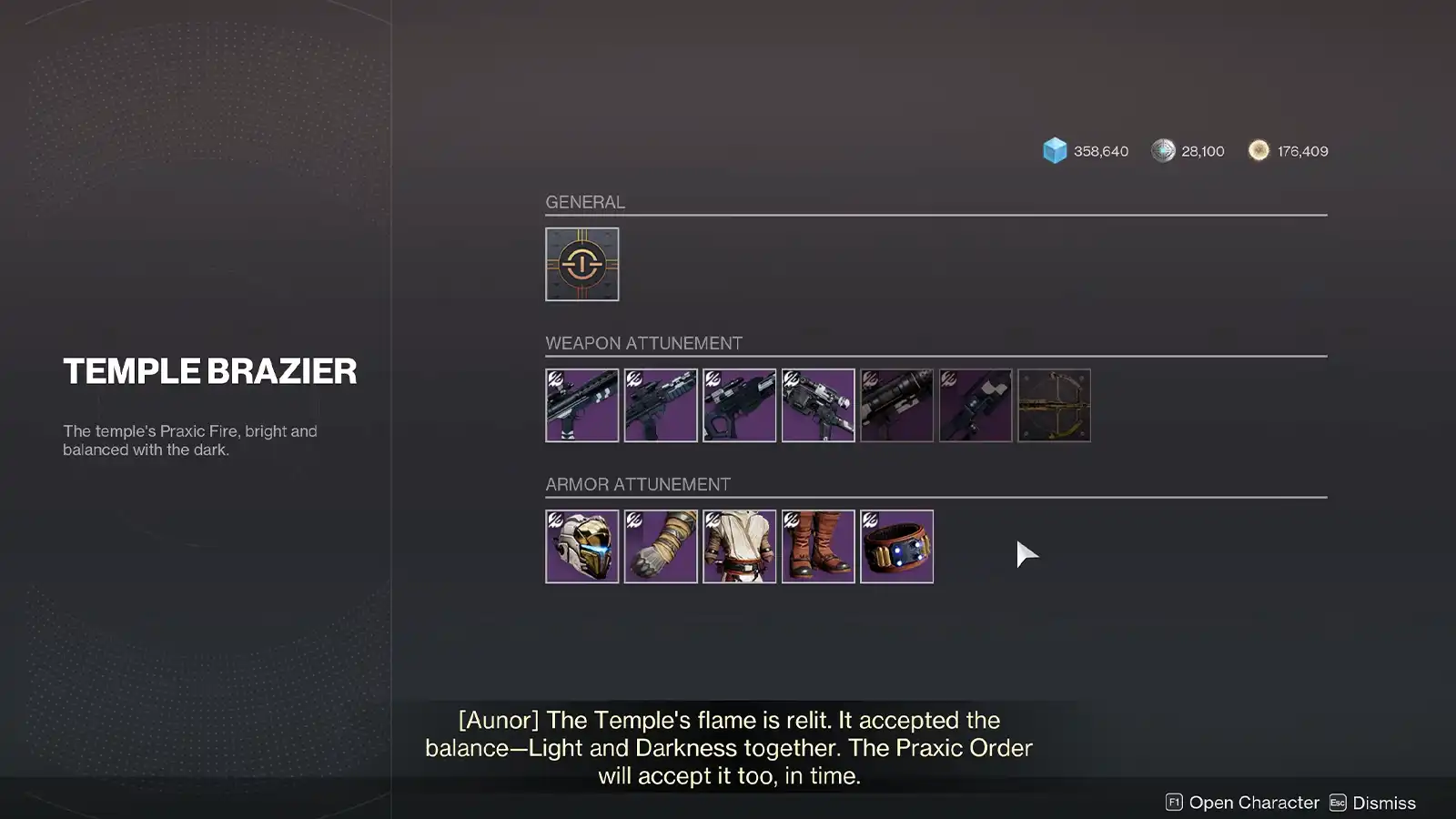
Task: Select the golden helmet in Armor Attunement
Action: pyautogui.click(x=582, y=546)
